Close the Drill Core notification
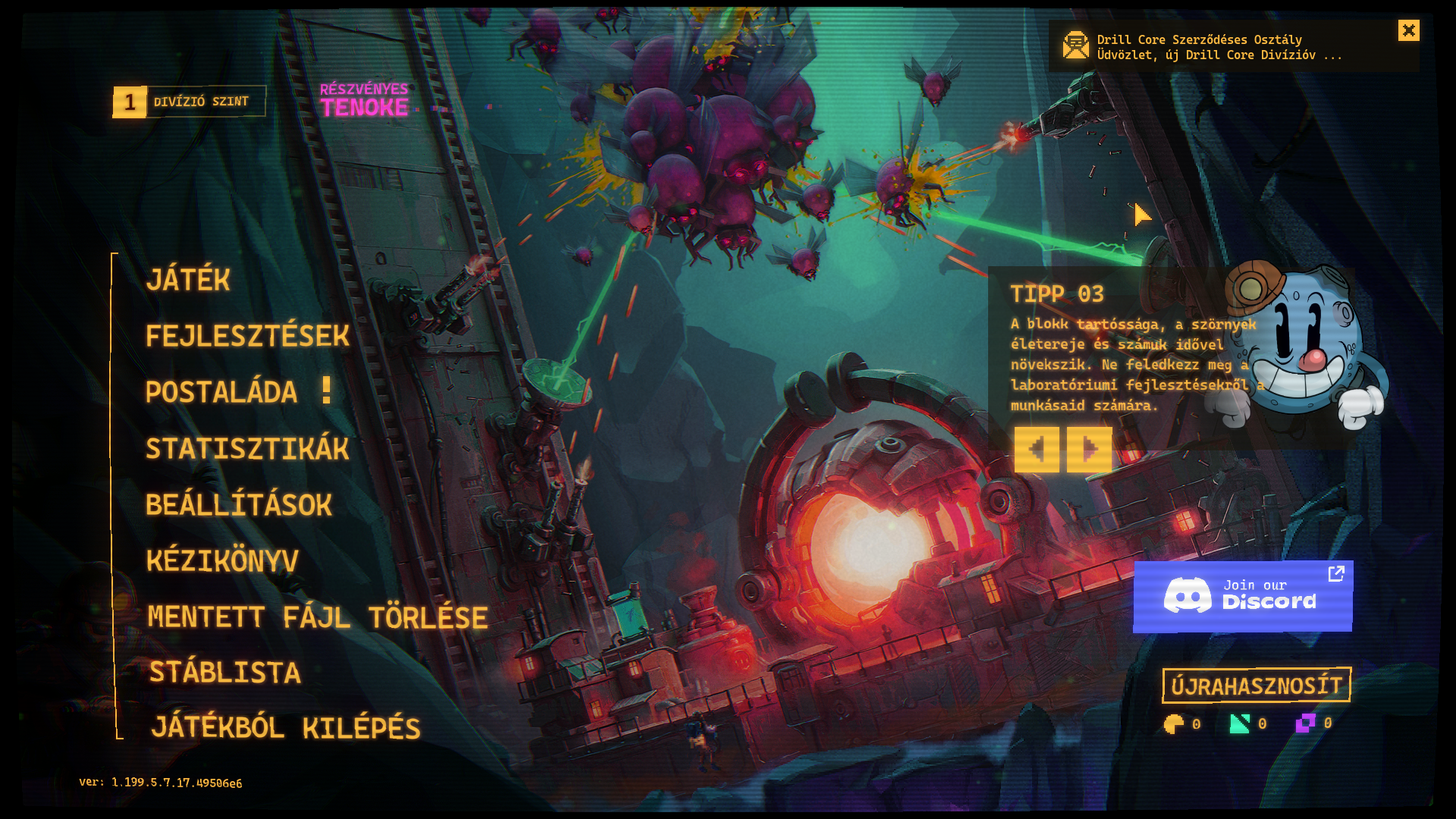 [x=1408, y=30]
